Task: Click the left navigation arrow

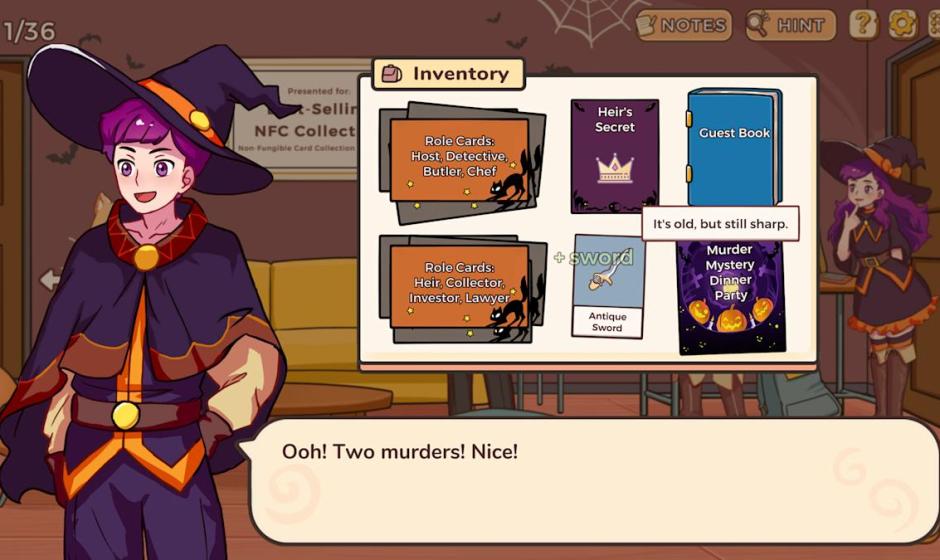Action: coord(49,280)
